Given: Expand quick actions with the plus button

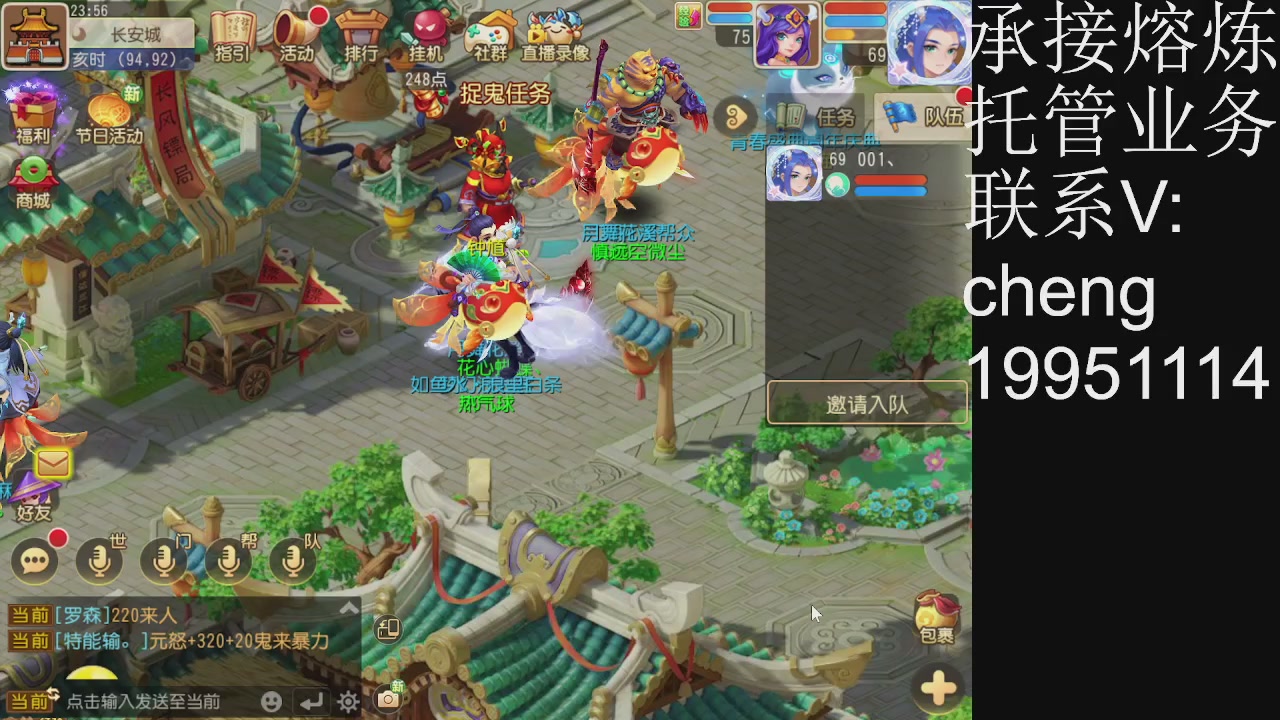Looking at the screenshot, I should [x=937, y=687].
